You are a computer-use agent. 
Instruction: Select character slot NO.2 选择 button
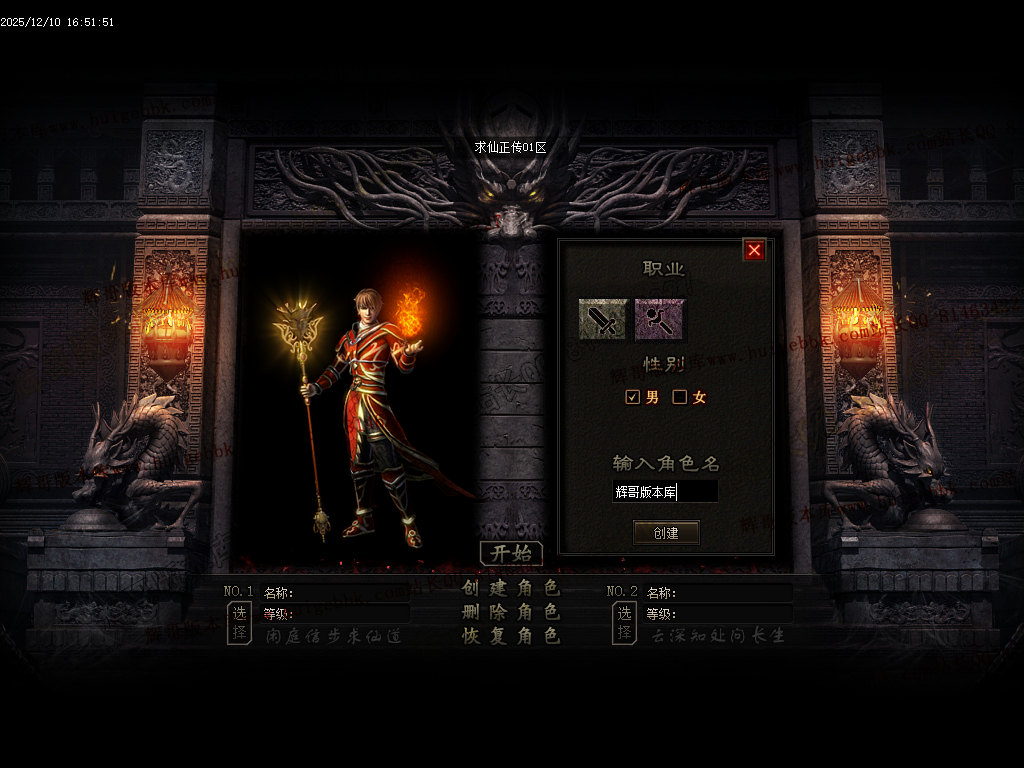pyautogui.click(x=624, y=623)
